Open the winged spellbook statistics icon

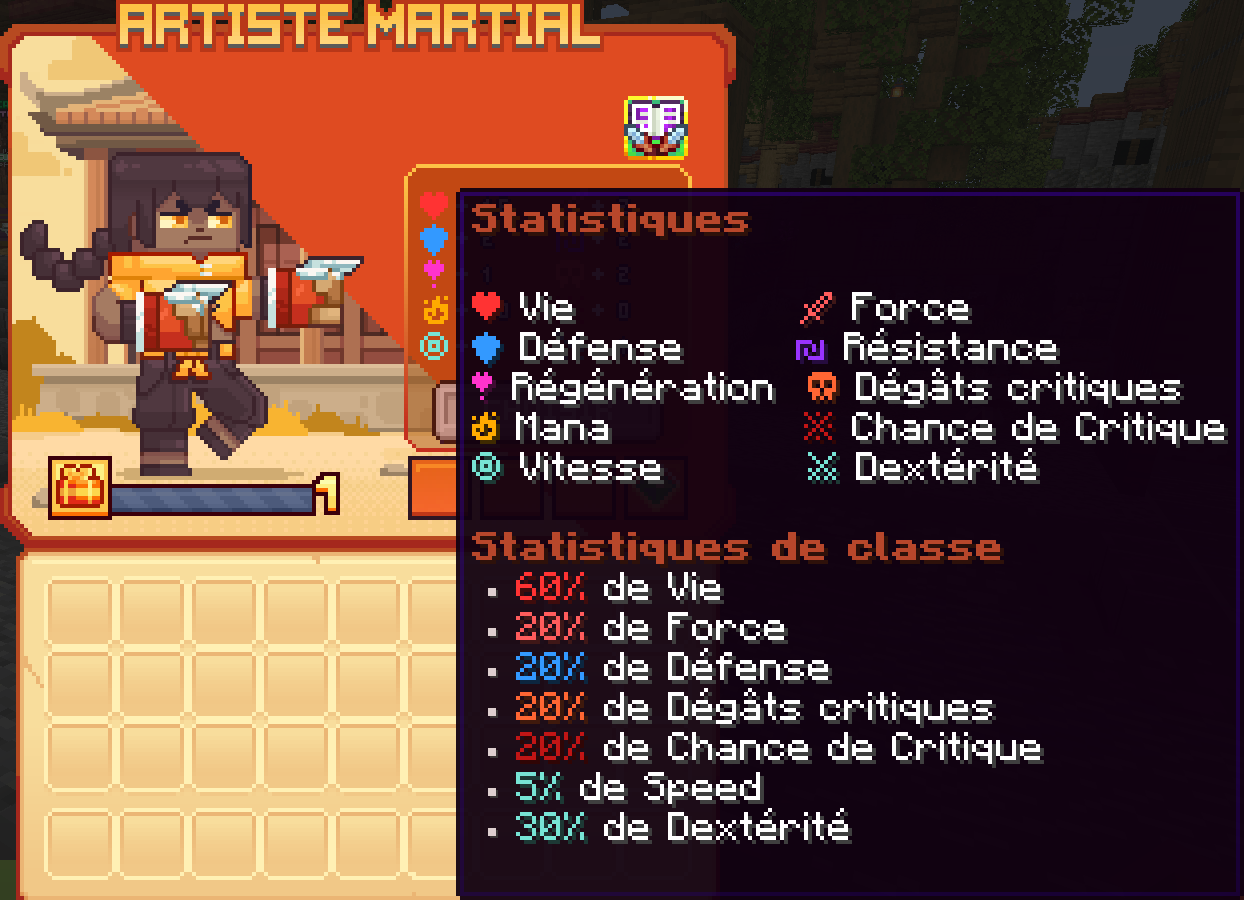(656, 127)
